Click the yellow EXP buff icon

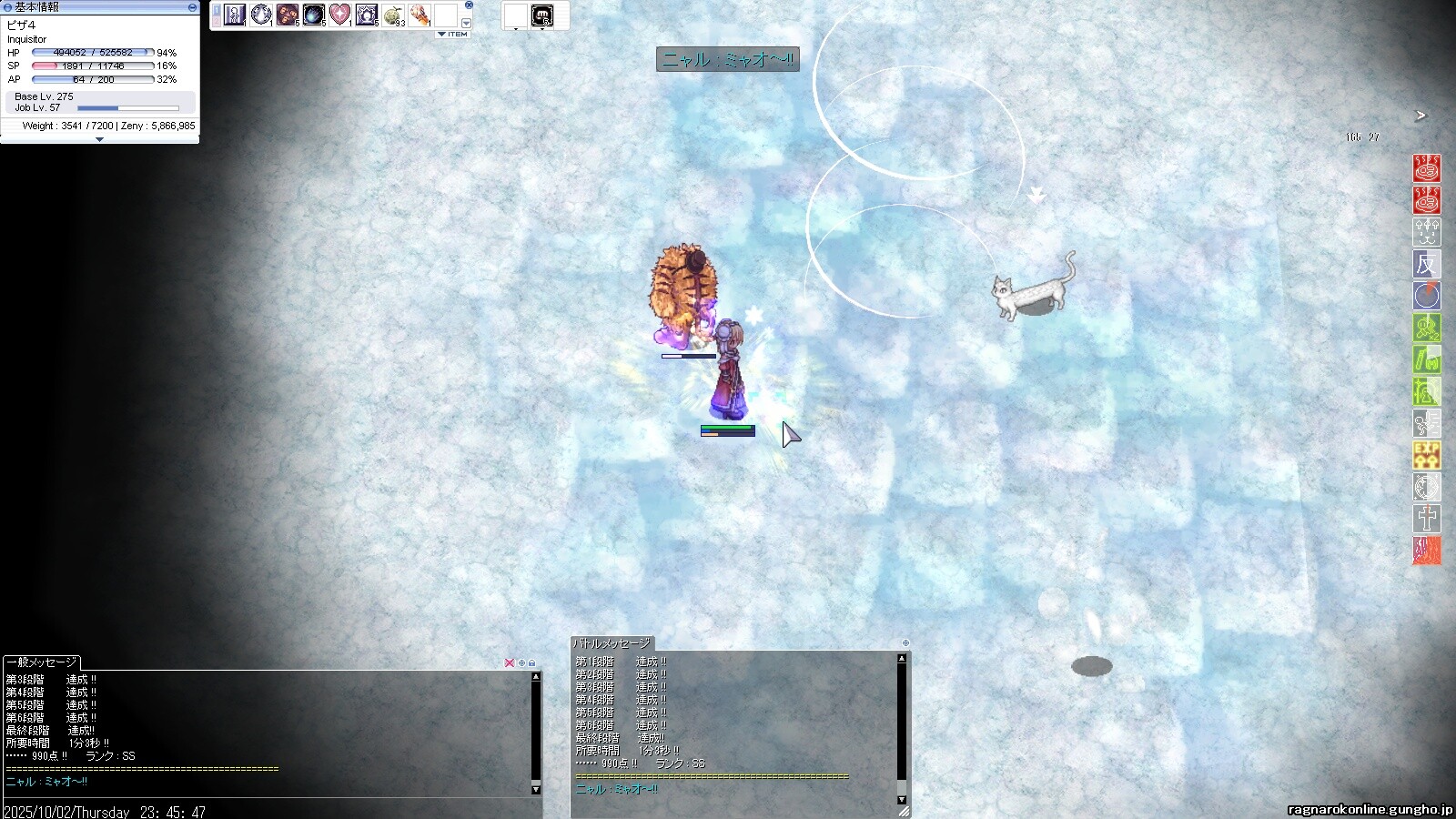[1426, 454]
